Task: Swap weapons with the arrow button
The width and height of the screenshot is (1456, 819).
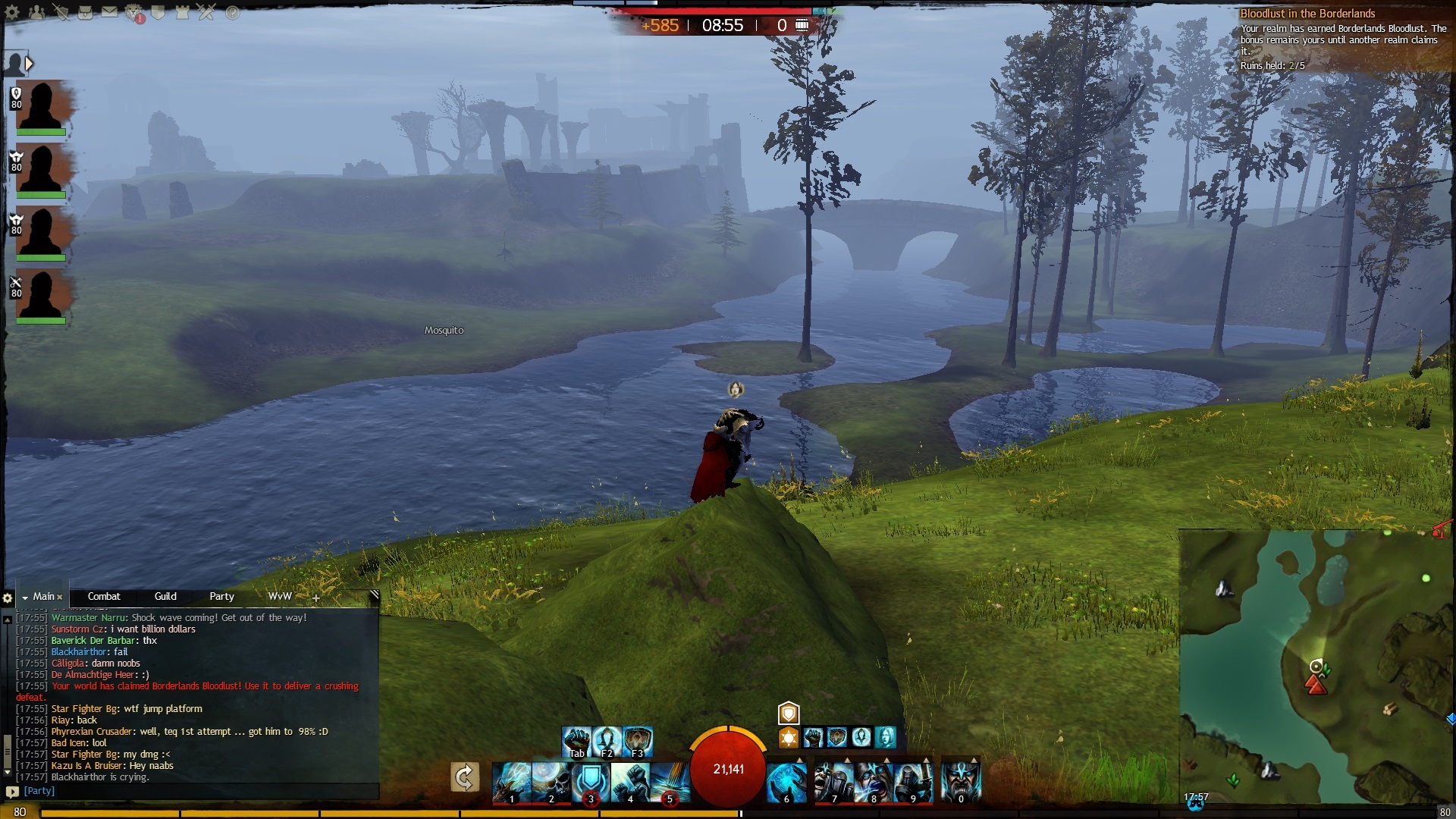Action: pyautogui.click(x=464, y=777)
